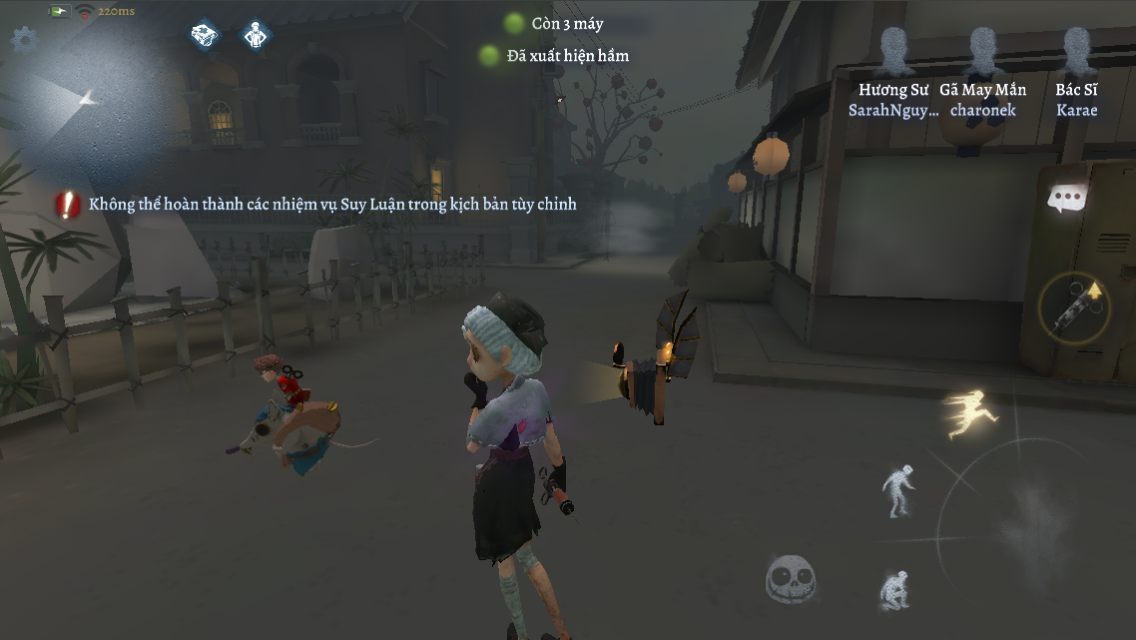Open the quick chat speech bubble

1067,198
